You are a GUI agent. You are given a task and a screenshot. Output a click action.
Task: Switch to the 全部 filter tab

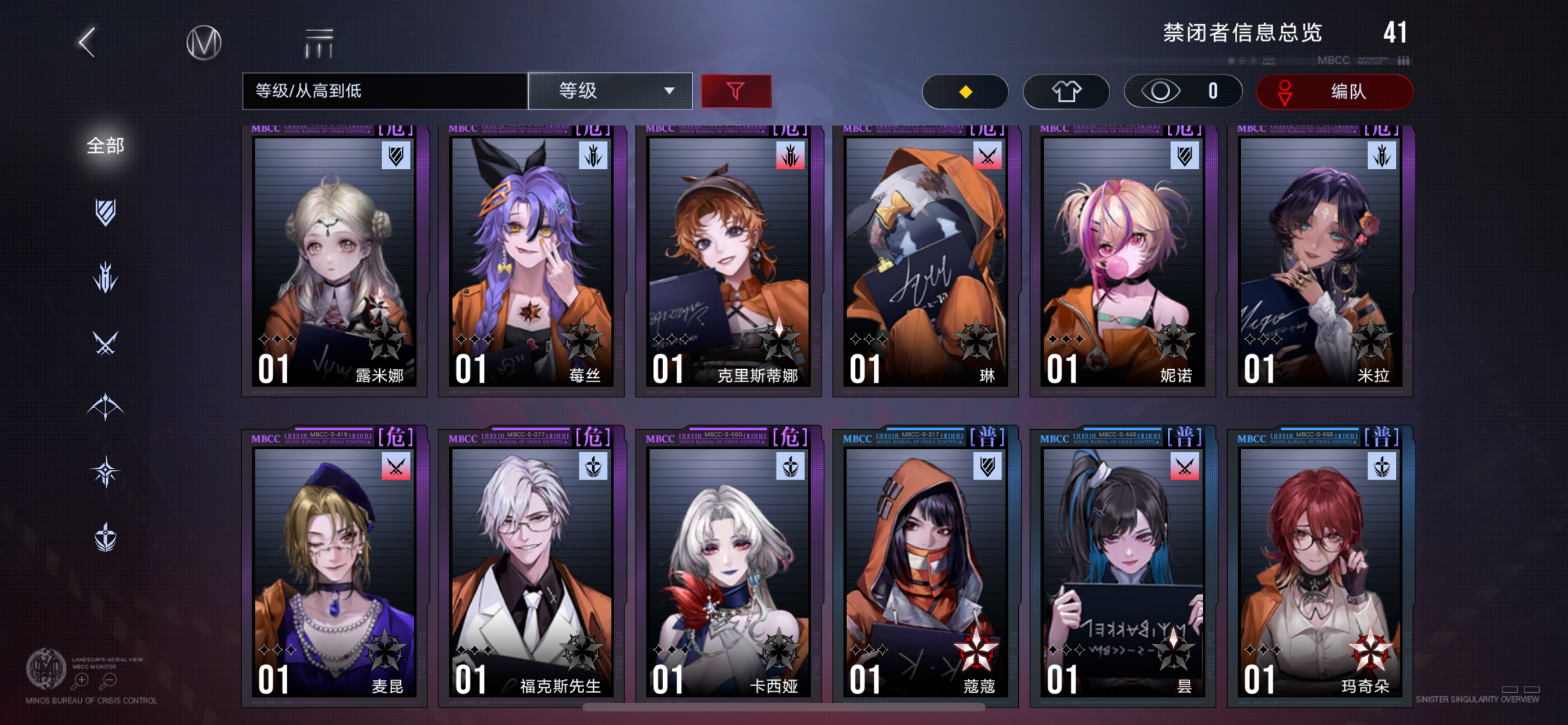(x=106, y=146)
